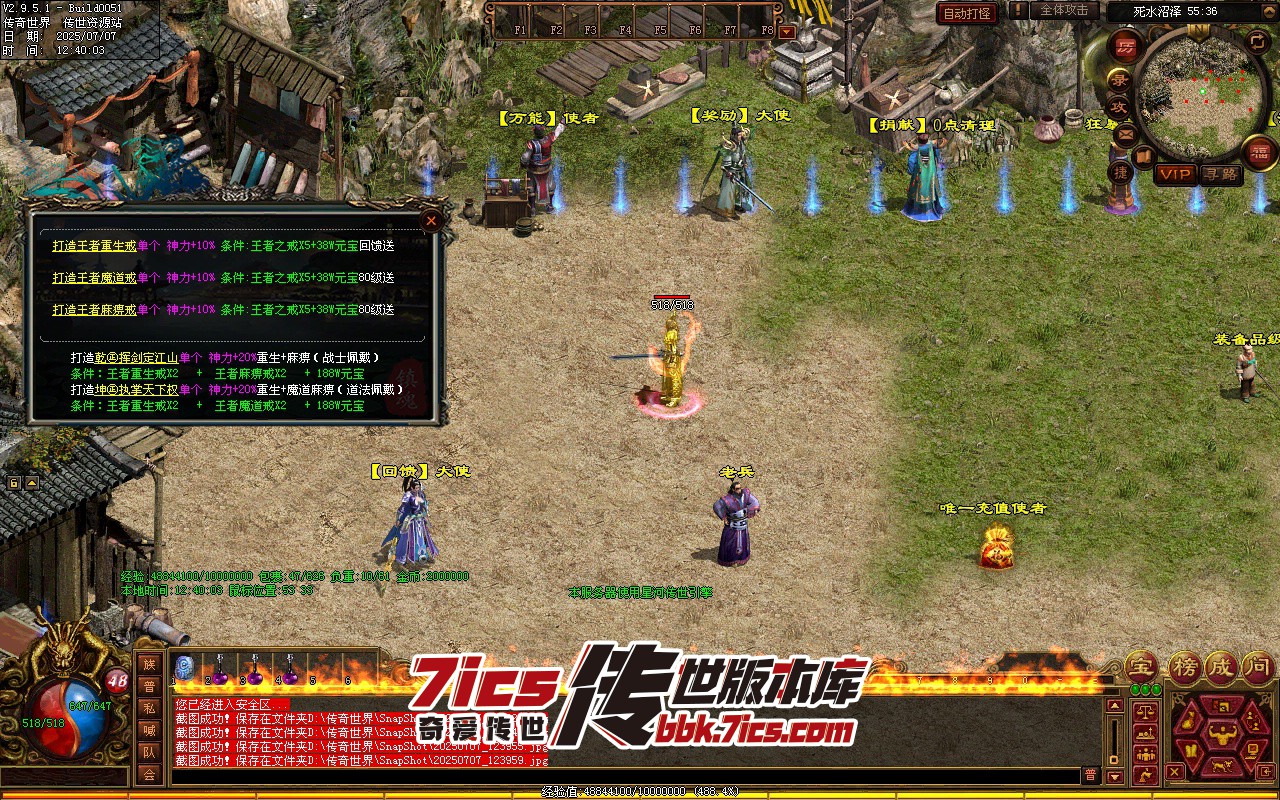Click the circular minimap
The width and height of the screenshot is (1280, 800).
click(1202, 97)
